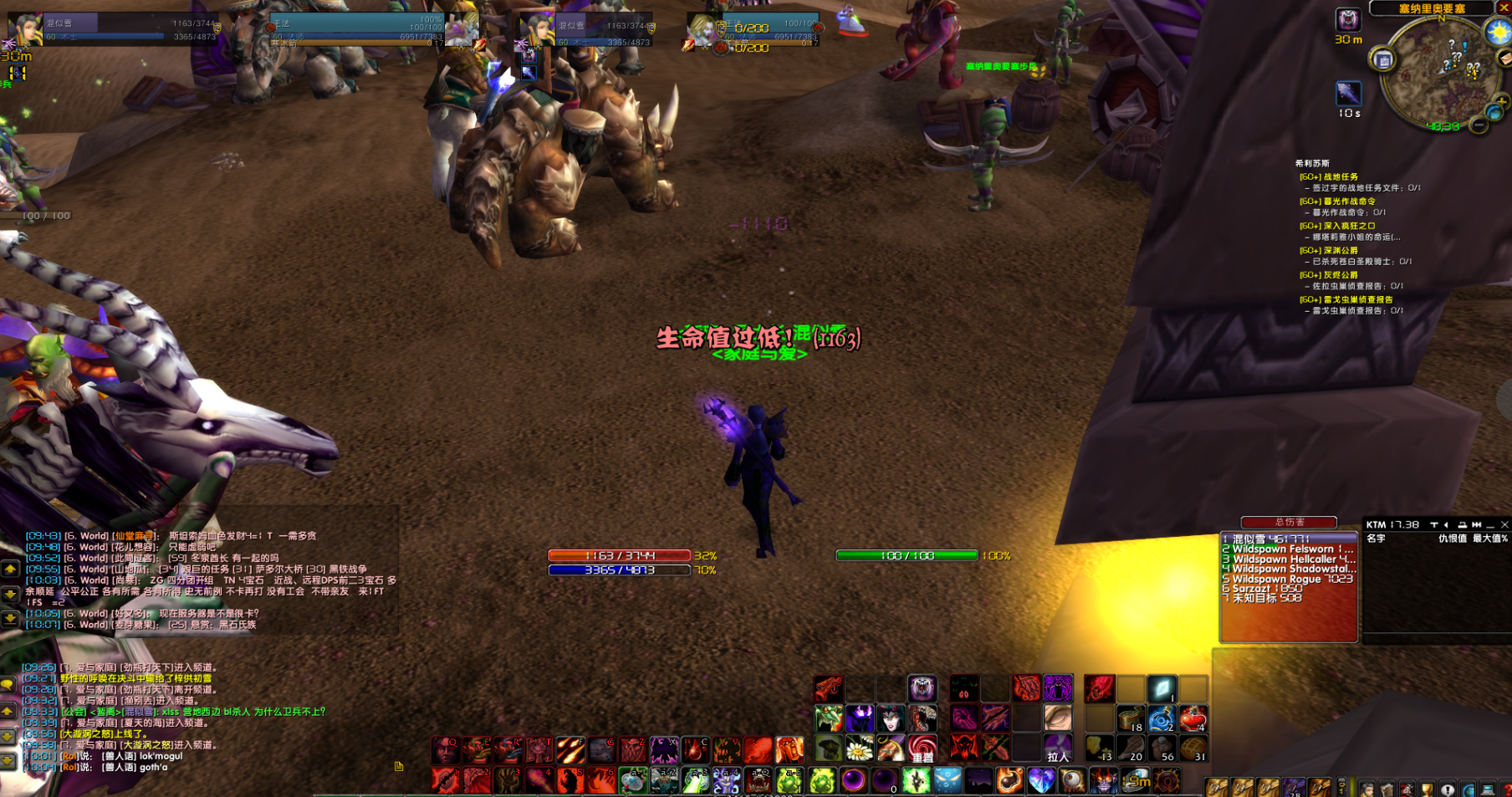Click player portrait 混似雪 at top left
Viewport: 1512px width, 797px height.
tap(26, 29)
